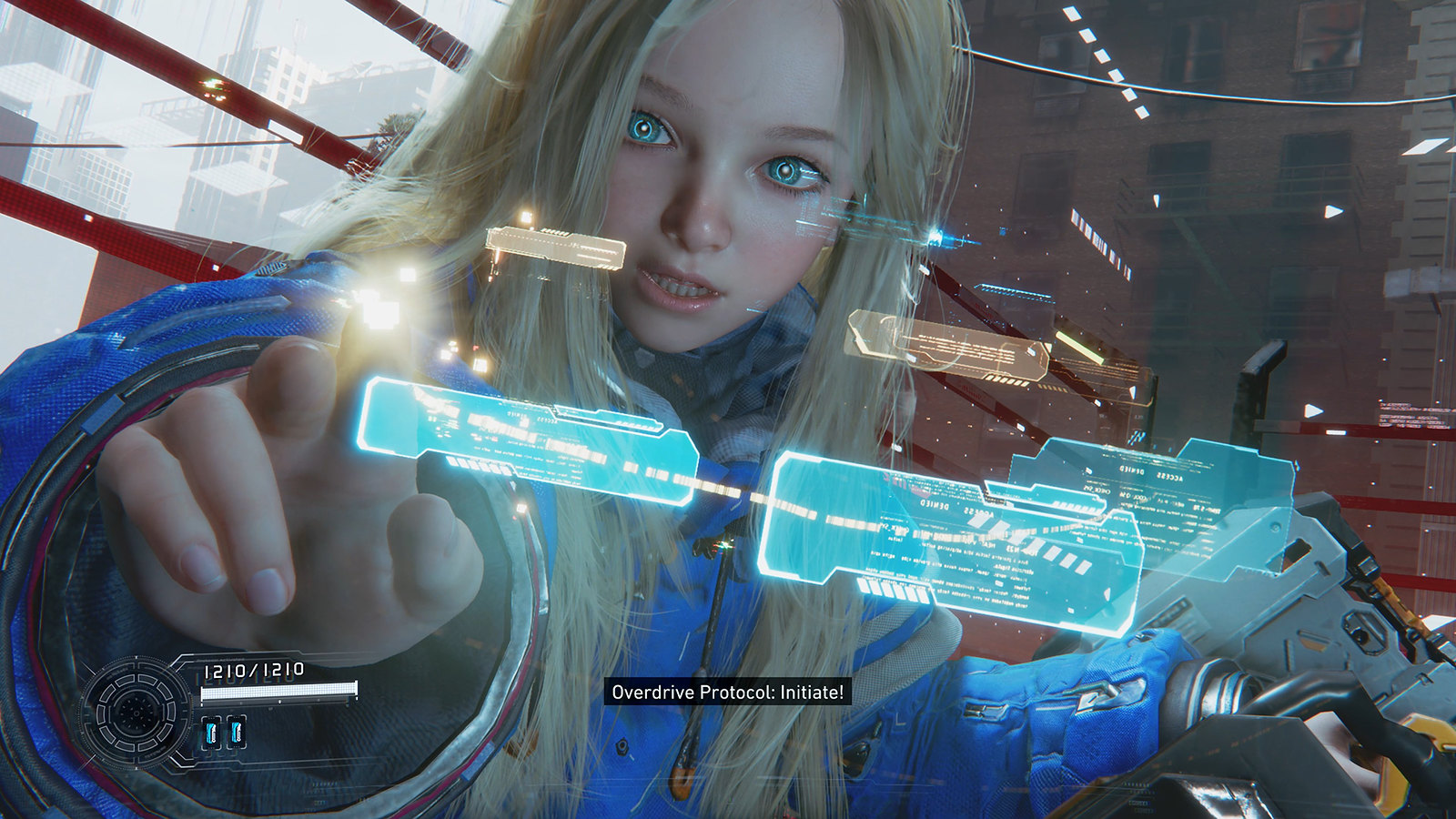Collapse the yellow-green status chip on the hologram

point(1080,346)
